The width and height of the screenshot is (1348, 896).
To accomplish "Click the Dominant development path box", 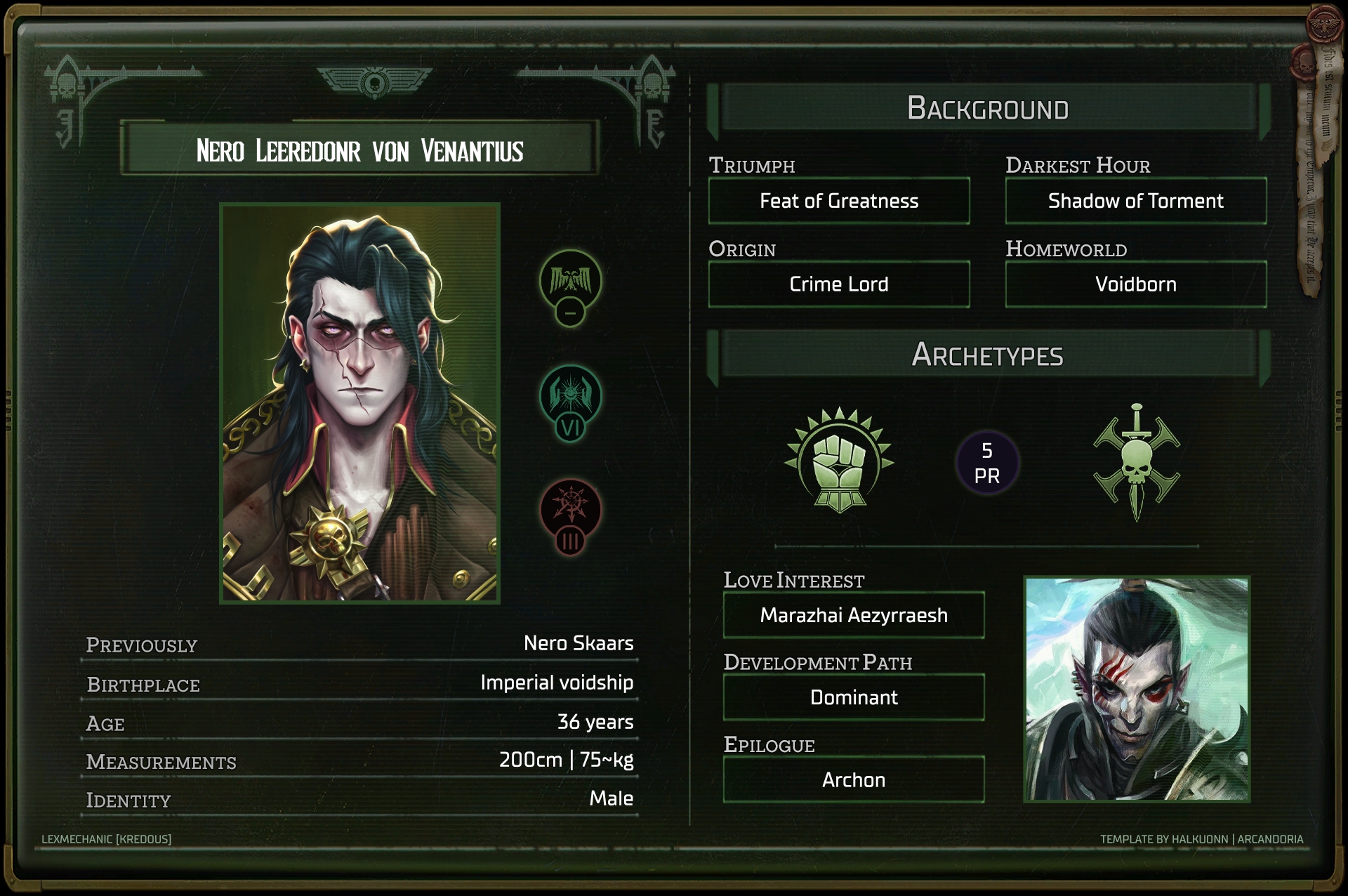I will point(854,698).
